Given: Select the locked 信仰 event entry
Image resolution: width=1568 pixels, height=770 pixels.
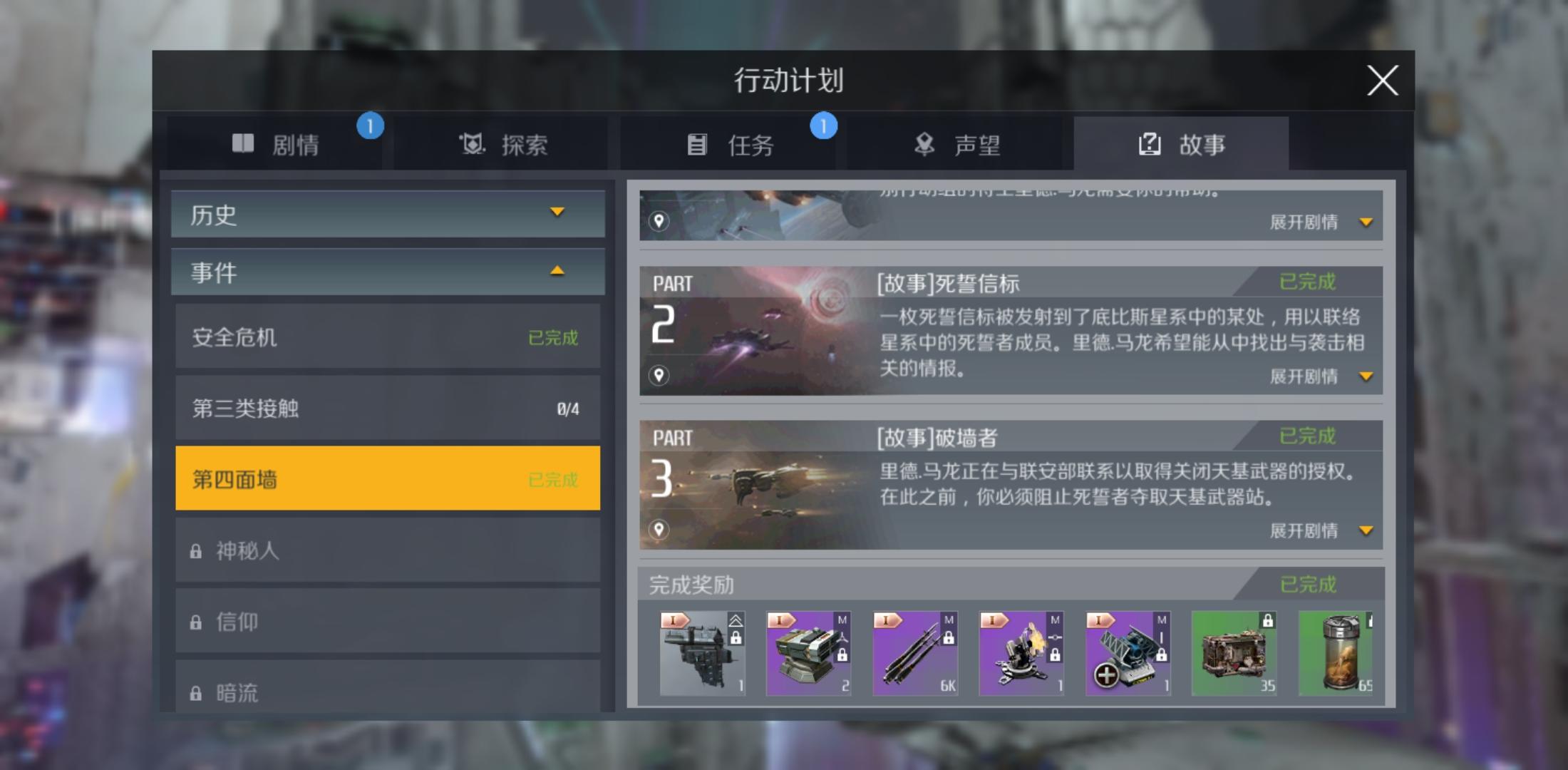Looking at the screenshot, I should [x=387, y=621].
